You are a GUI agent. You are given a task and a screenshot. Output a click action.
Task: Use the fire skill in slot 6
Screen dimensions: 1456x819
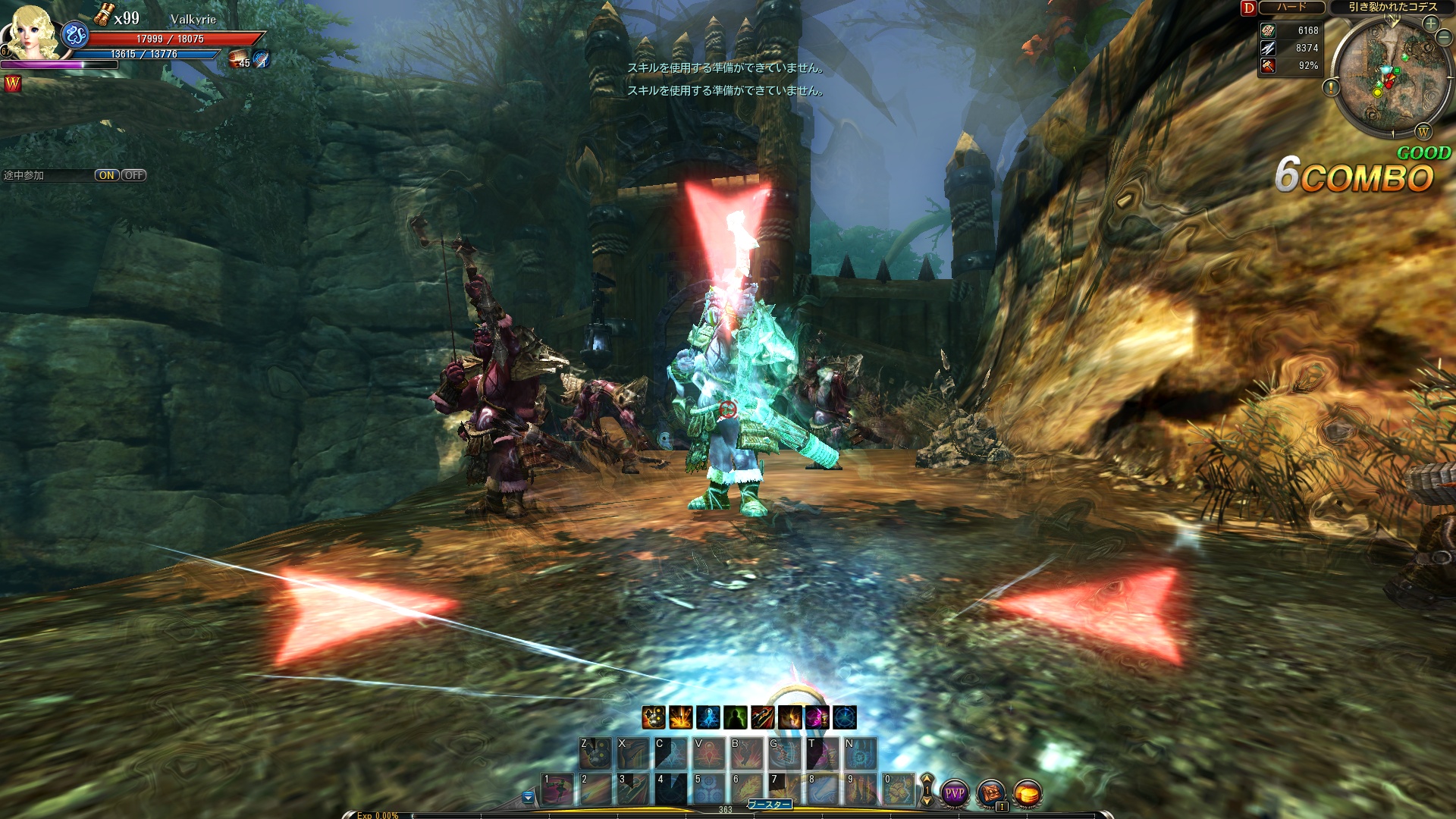(x=747, y=789)
